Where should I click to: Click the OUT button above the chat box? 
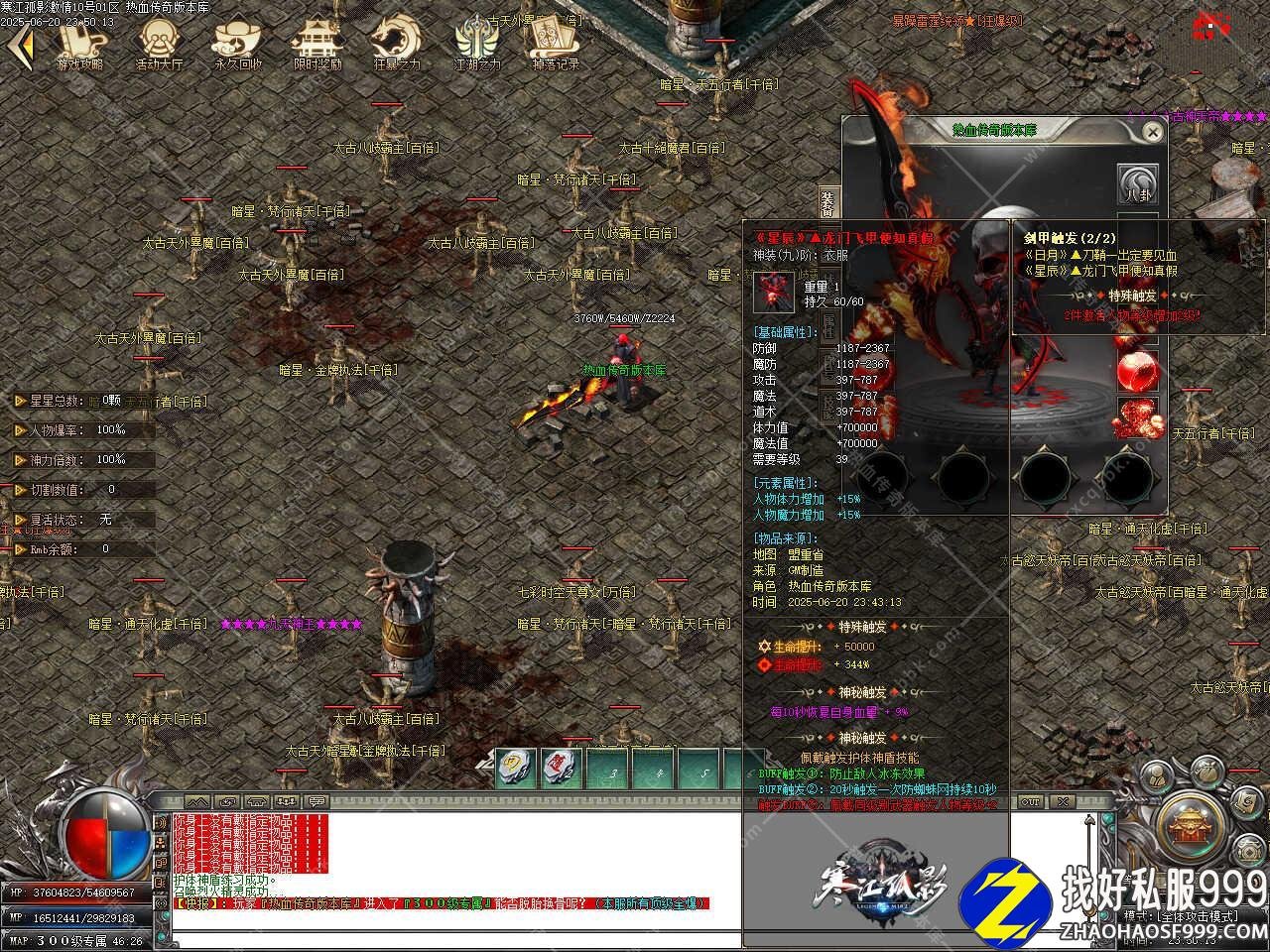1031,801
